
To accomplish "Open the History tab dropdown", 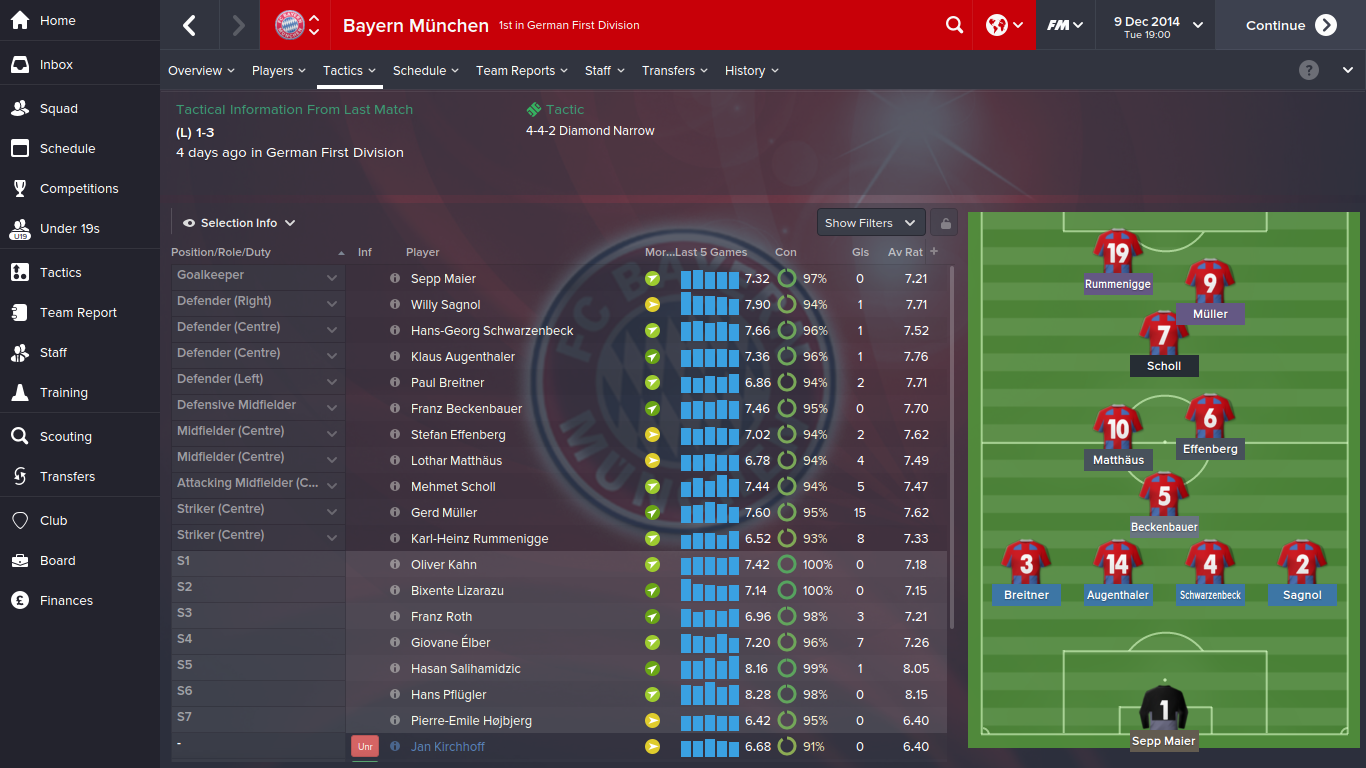I will click(751, 71).
